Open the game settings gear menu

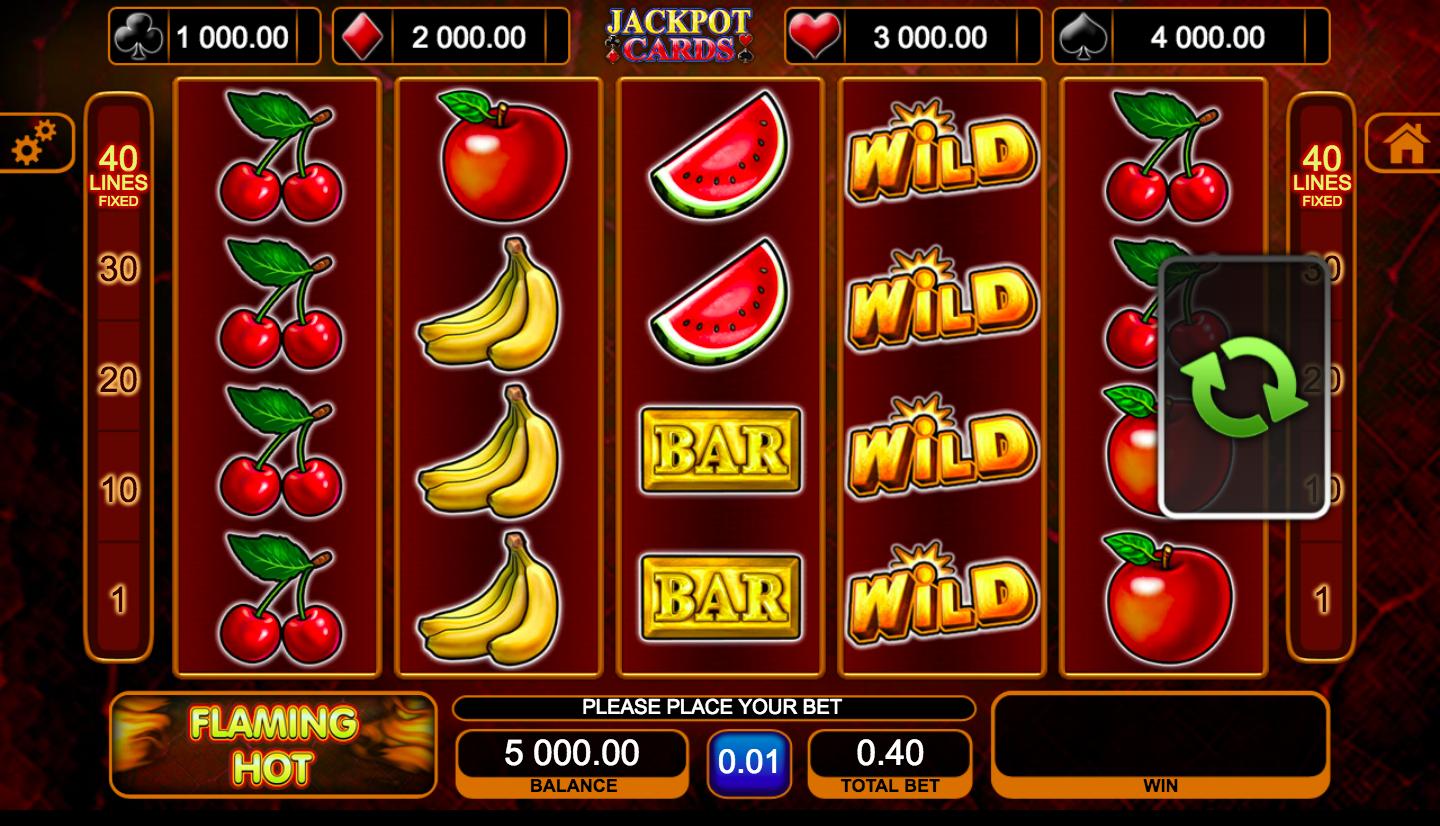tap(37, 142)
